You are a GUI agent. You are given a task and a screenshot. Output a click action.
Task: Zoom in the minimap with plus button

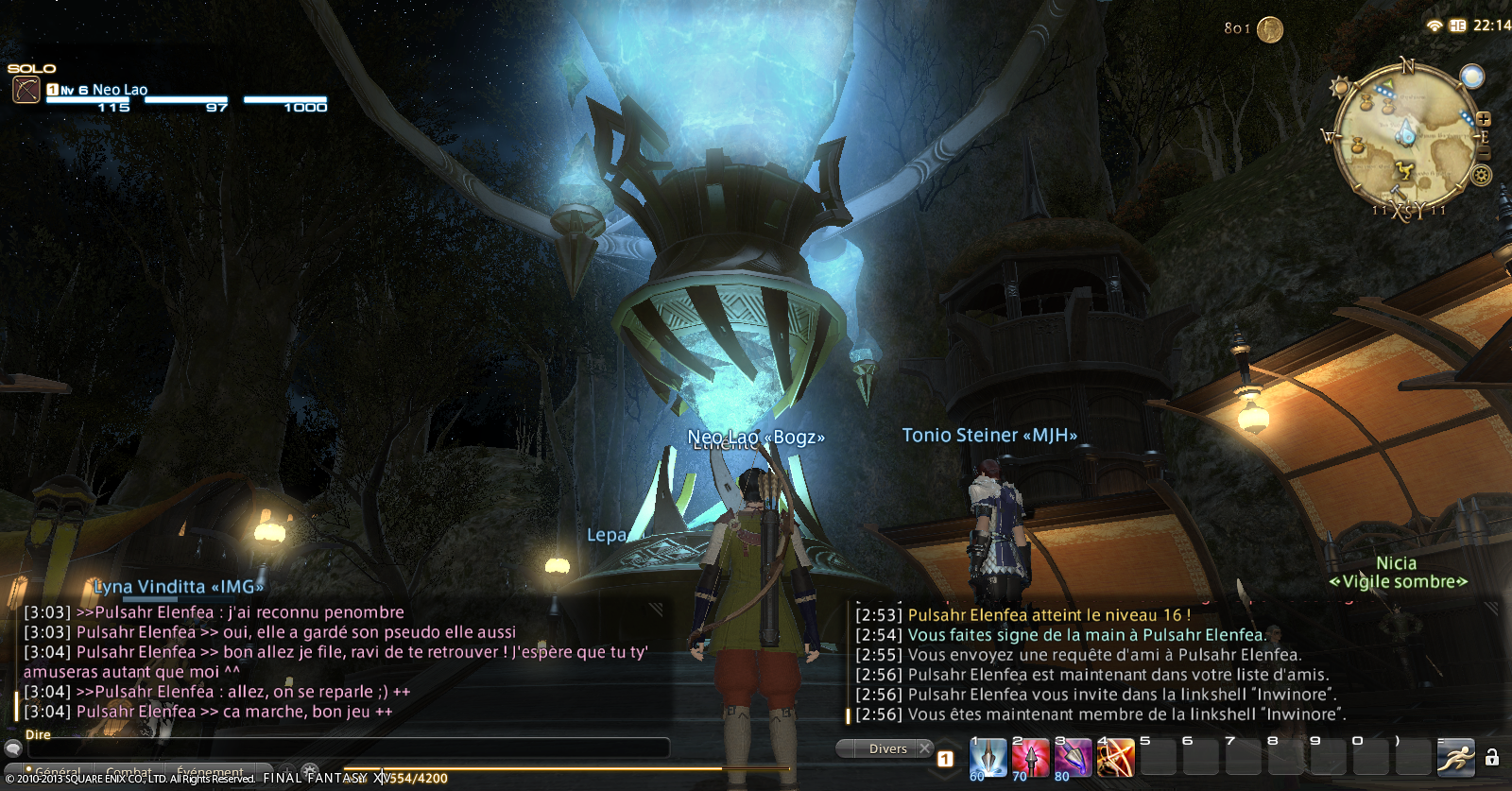click(1484, 119)
